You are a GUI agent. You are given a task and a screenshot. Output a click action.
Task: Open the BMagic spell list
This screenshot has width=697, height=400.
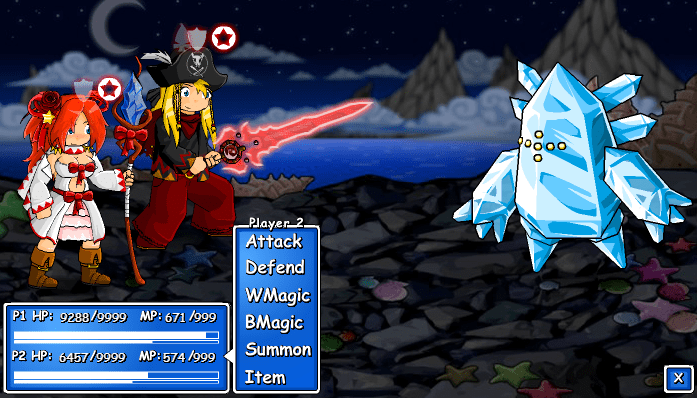(x=276, y=322)
